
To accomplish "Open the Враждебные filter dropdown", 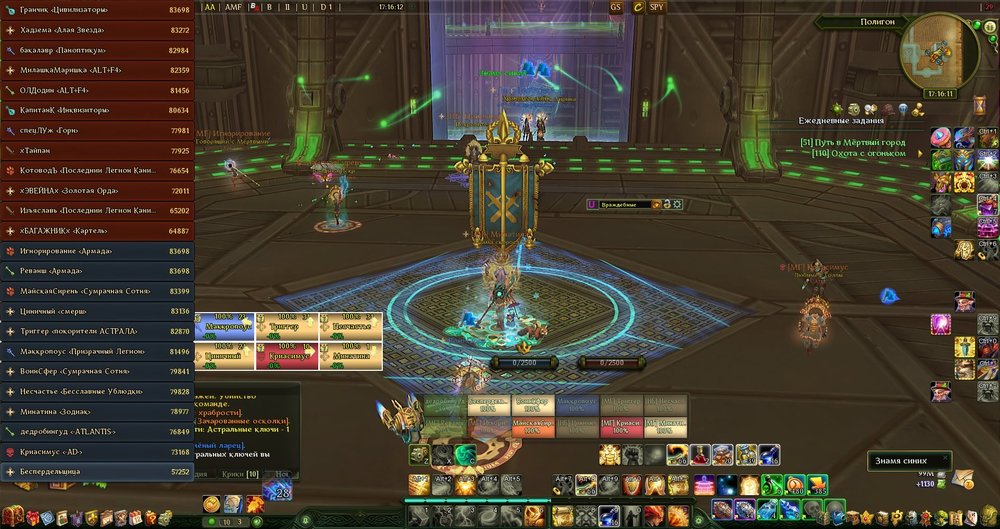I will [621, 204].
